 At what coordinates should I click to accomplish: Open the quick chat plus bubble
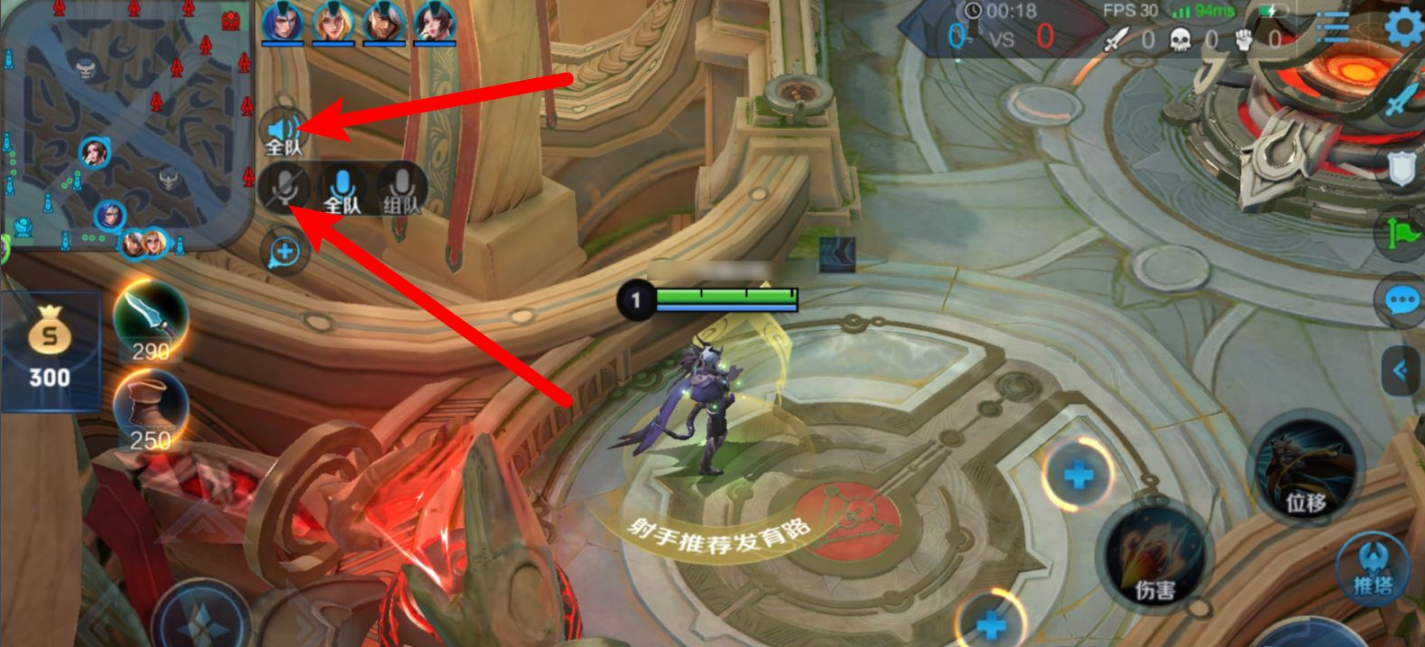[x=285, y=252]
